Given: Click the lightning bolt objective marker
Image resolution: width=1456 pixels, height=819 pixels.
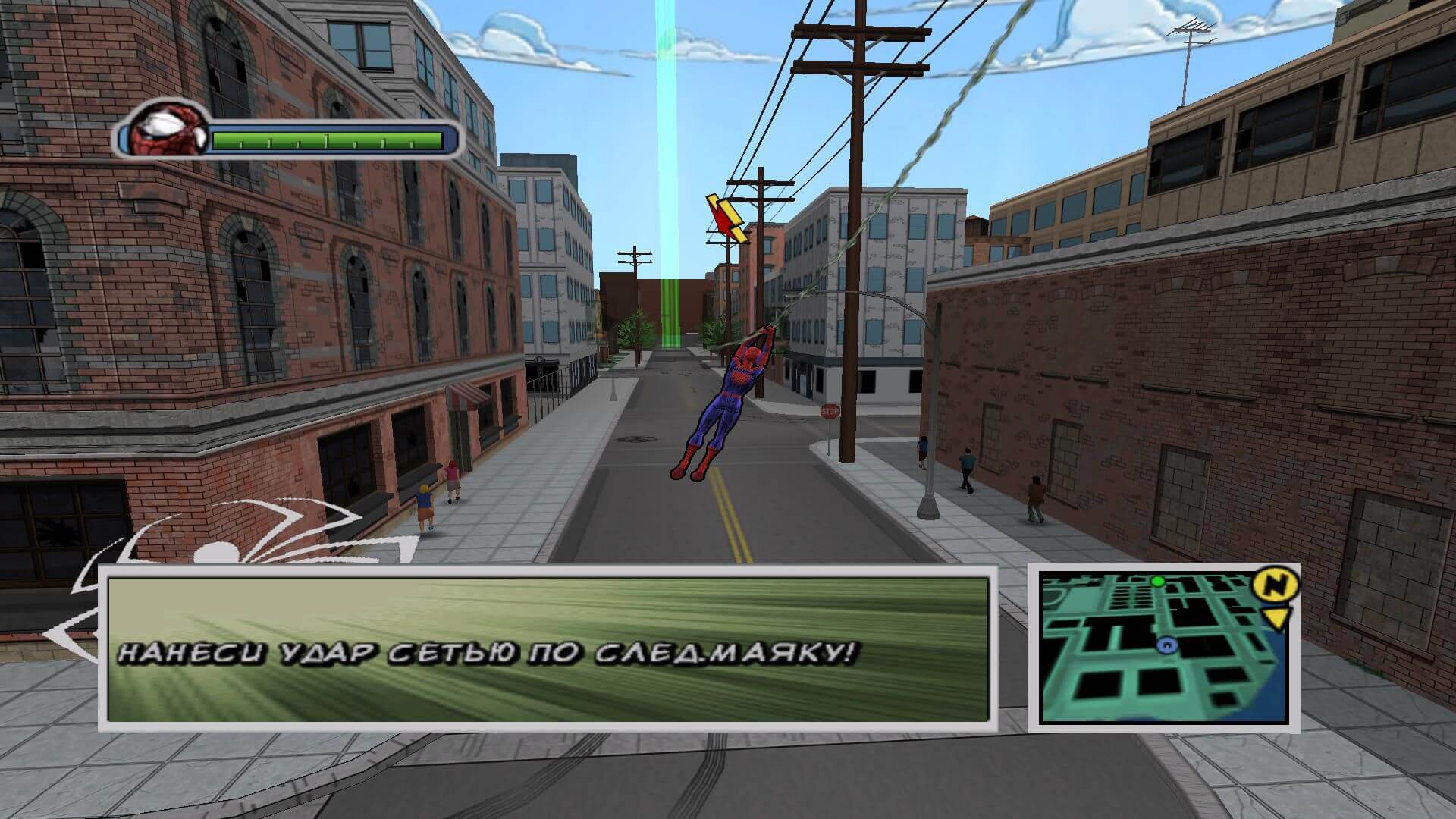Looking at the screenshot, I should coord(726,218).
